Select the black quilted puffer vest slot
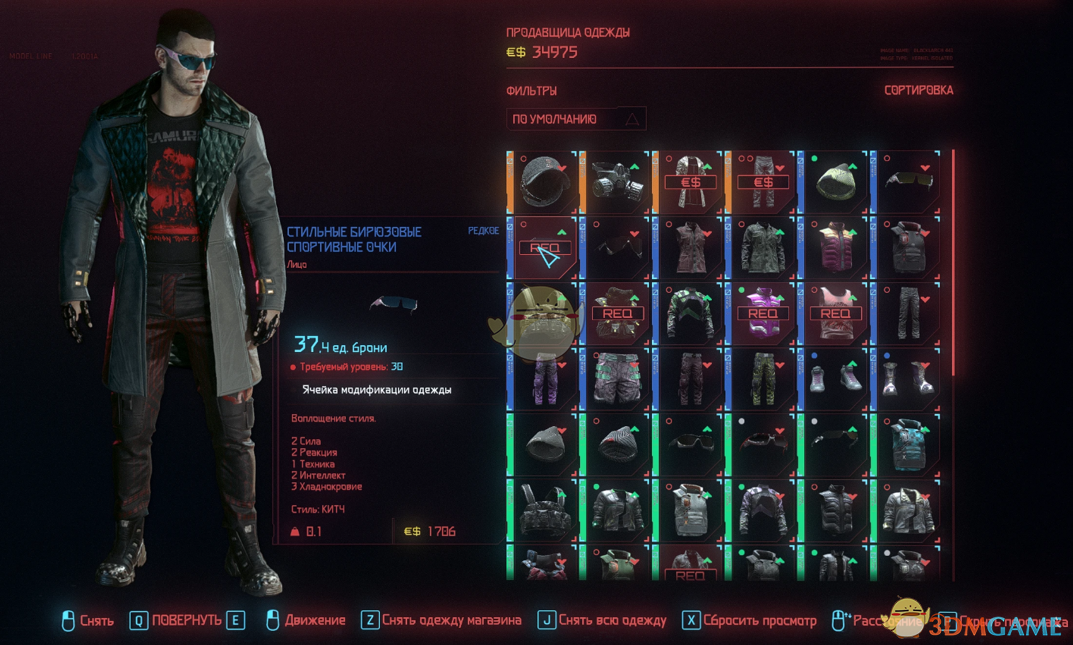Viewport: 1073px width, 645px height. coord(835,509)
